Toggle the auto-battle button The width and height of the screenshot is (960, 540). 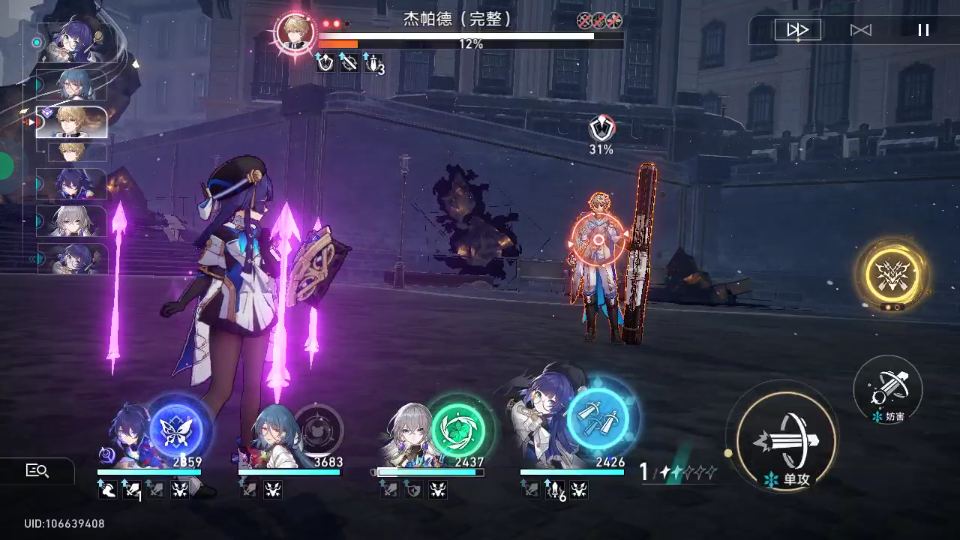click(860, 30)
